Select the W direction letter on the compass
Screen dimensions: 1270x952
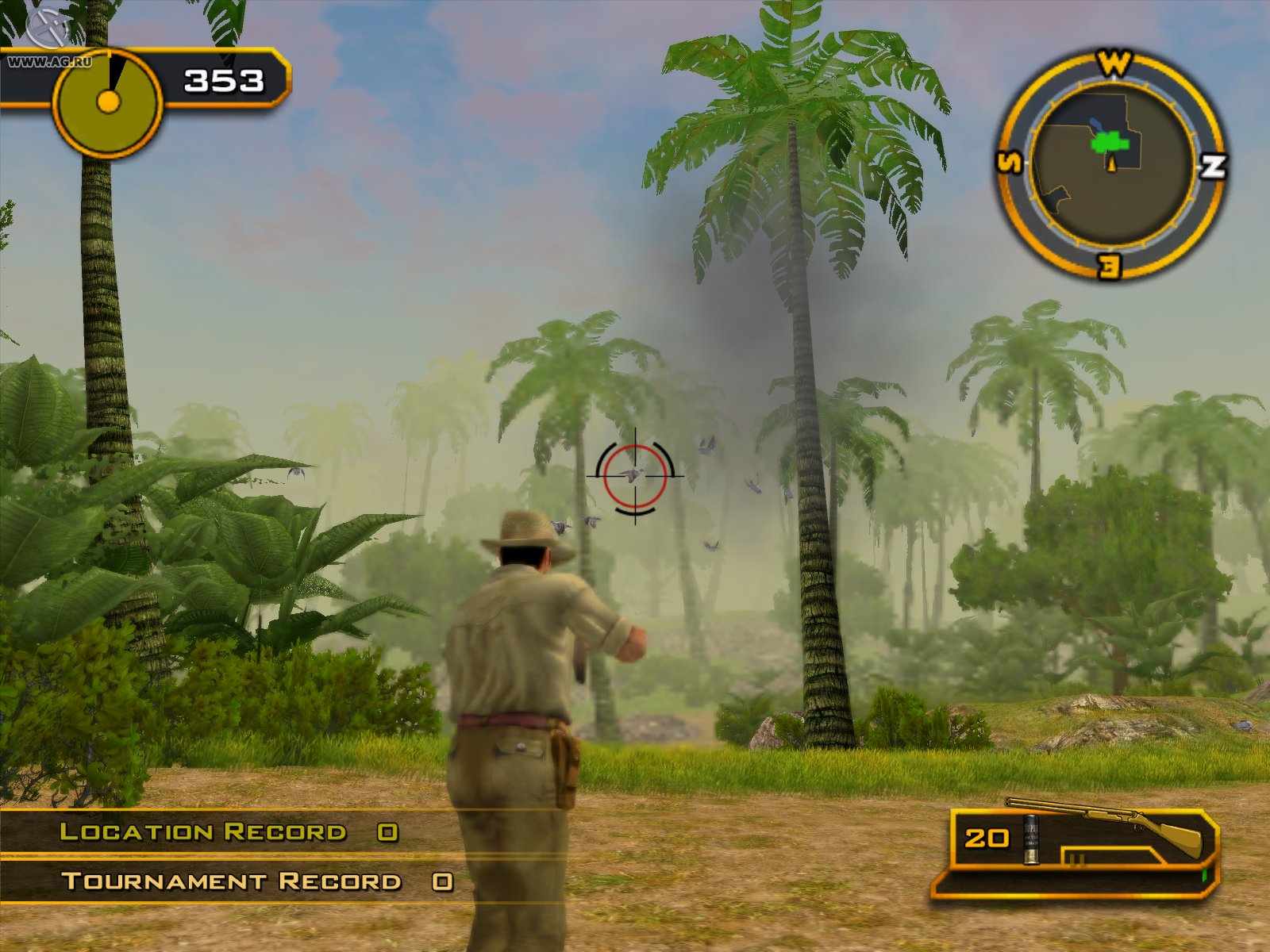tap(1113, 63)
